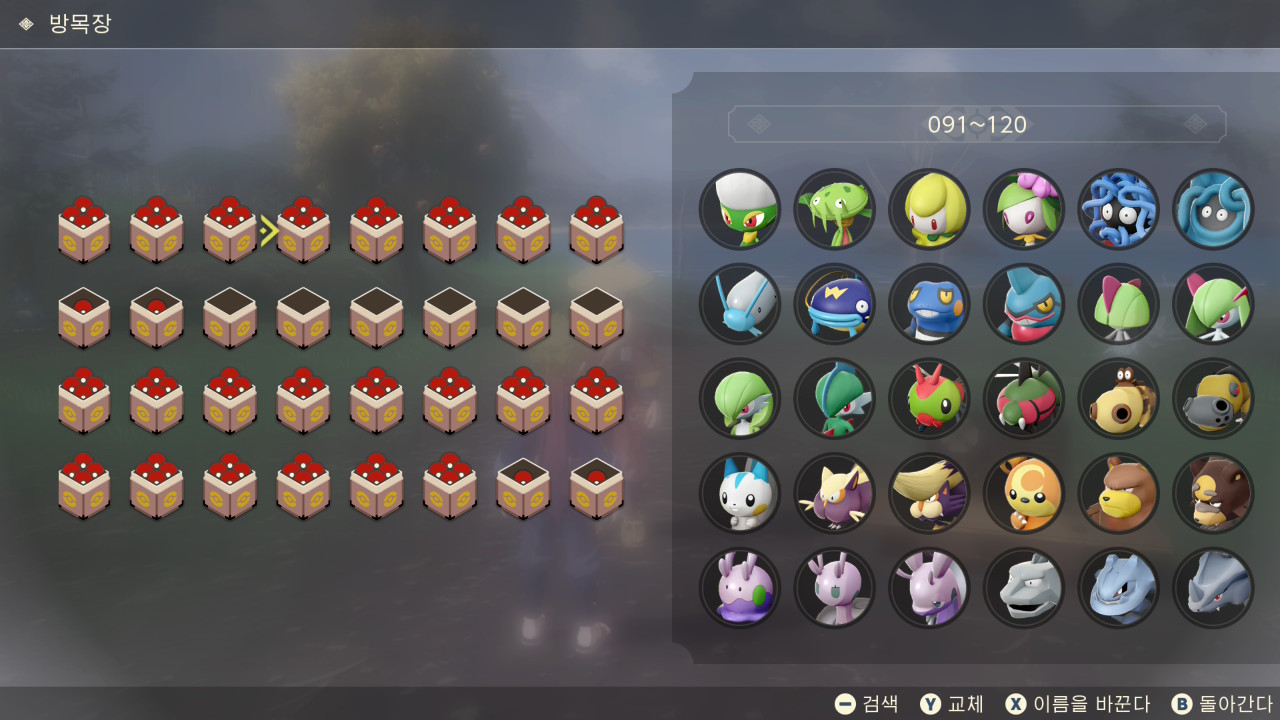
Task: Pick the Teddiursa icon
Action: point(1023,494)
